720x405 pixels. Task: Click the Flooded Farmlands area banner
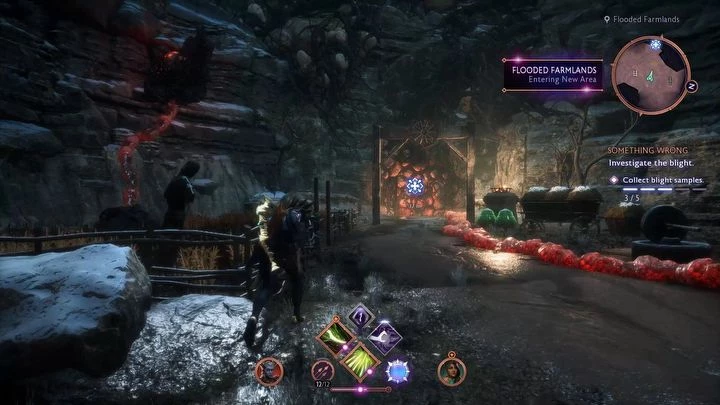pos(556,75)
